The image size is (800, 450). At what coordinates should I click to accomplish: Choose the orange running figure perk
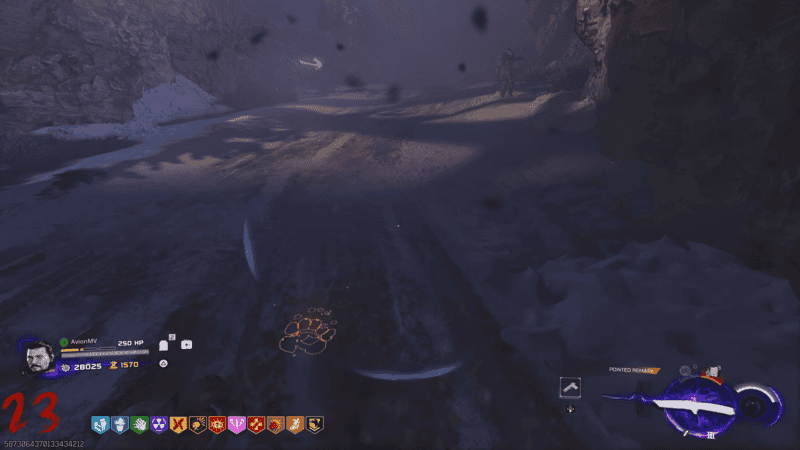(295, 424)
